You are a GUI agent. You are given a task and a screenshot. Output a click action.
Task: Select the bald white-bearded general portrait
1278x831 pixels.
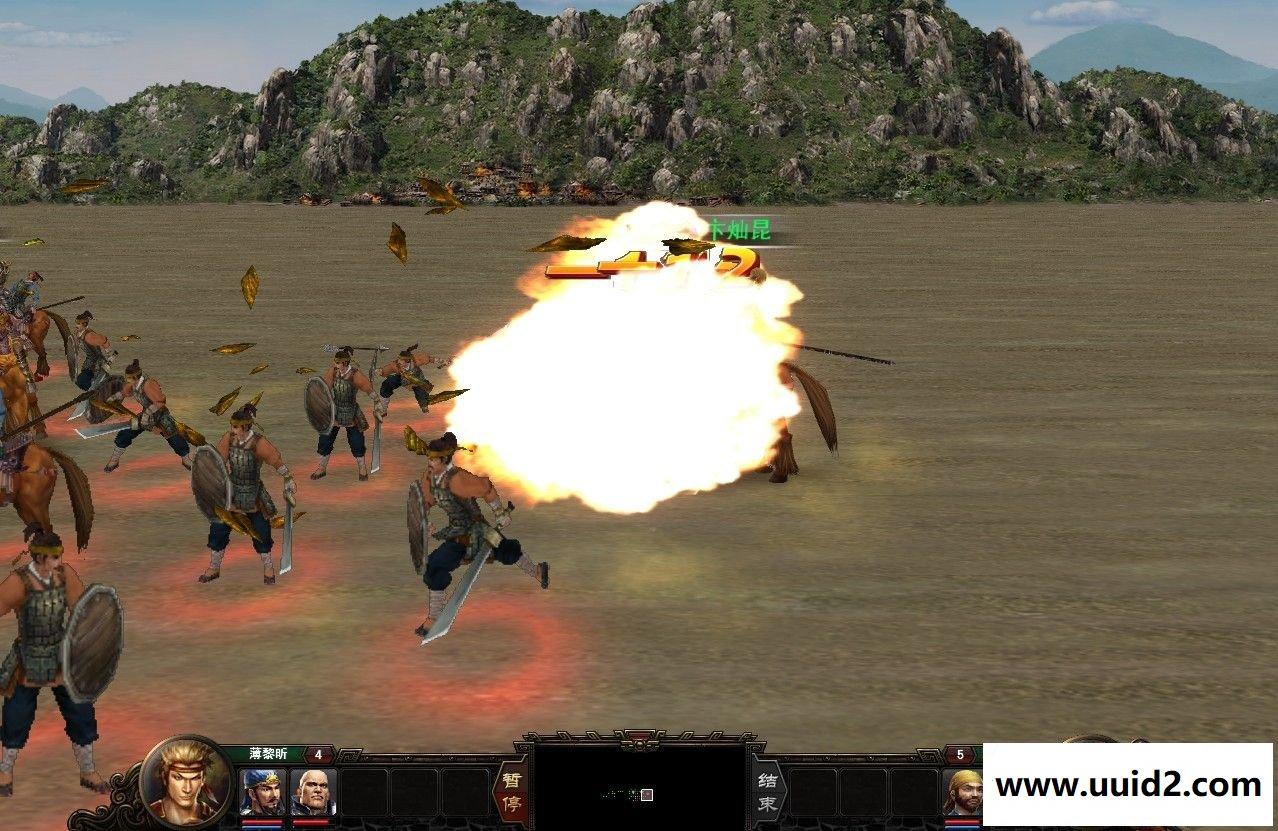[x=313, y=791]
